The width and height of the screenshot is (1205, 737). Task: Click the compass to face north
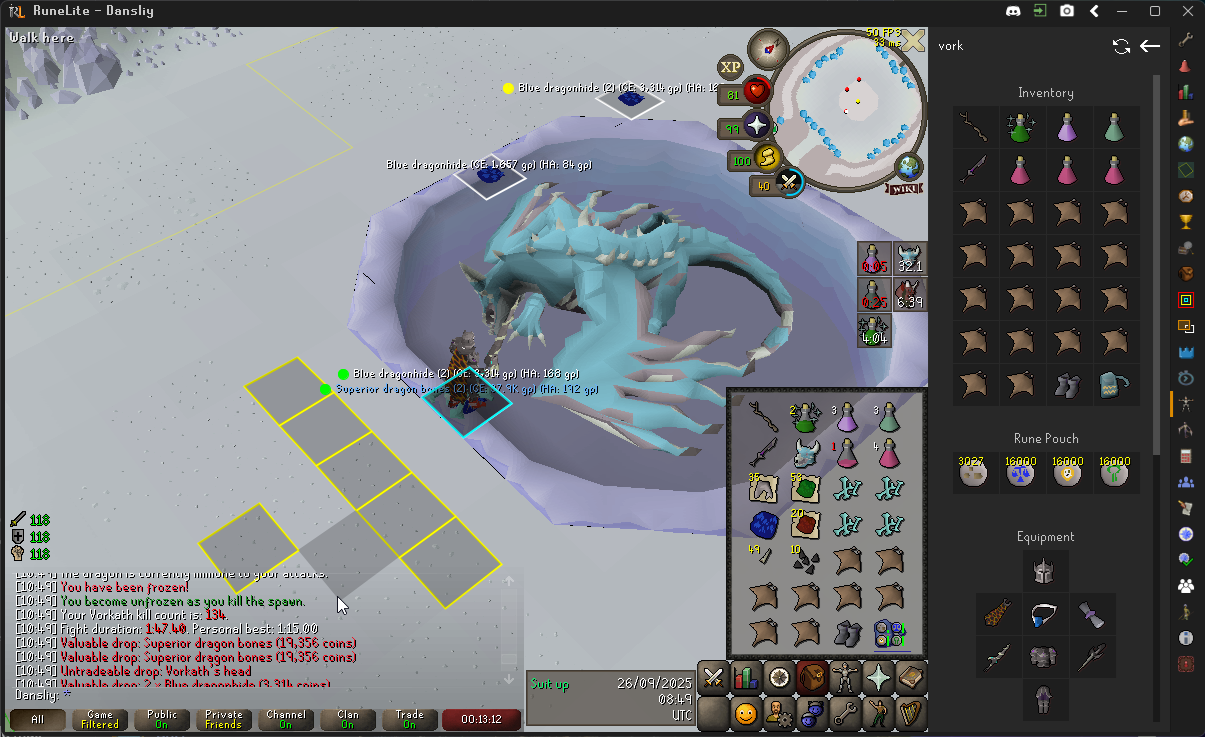(x=768, y=47)
